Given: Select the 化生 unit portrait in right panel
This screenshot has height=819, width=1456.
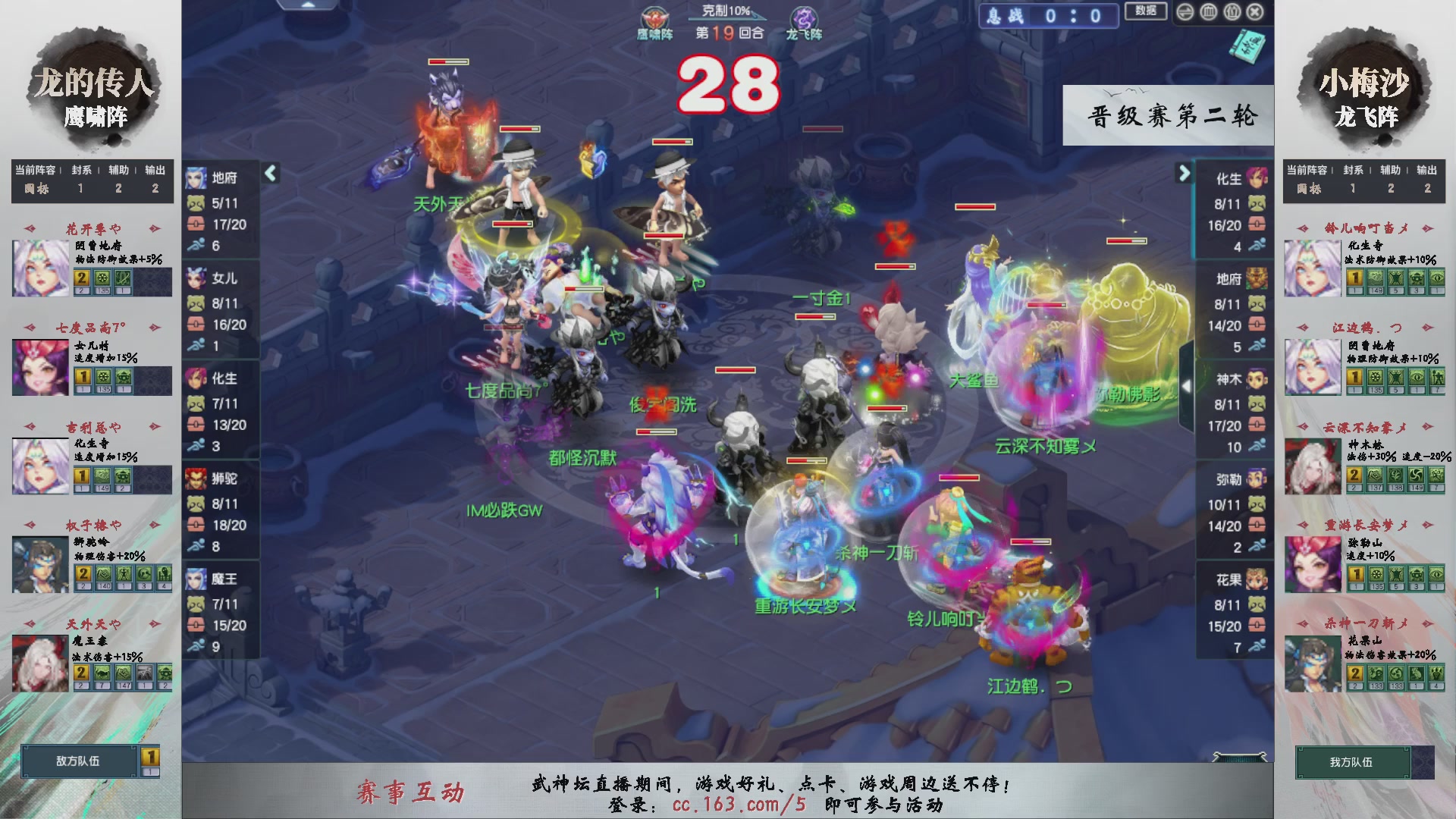Looking at the screenshot, I should click(x=1259, y=178).
